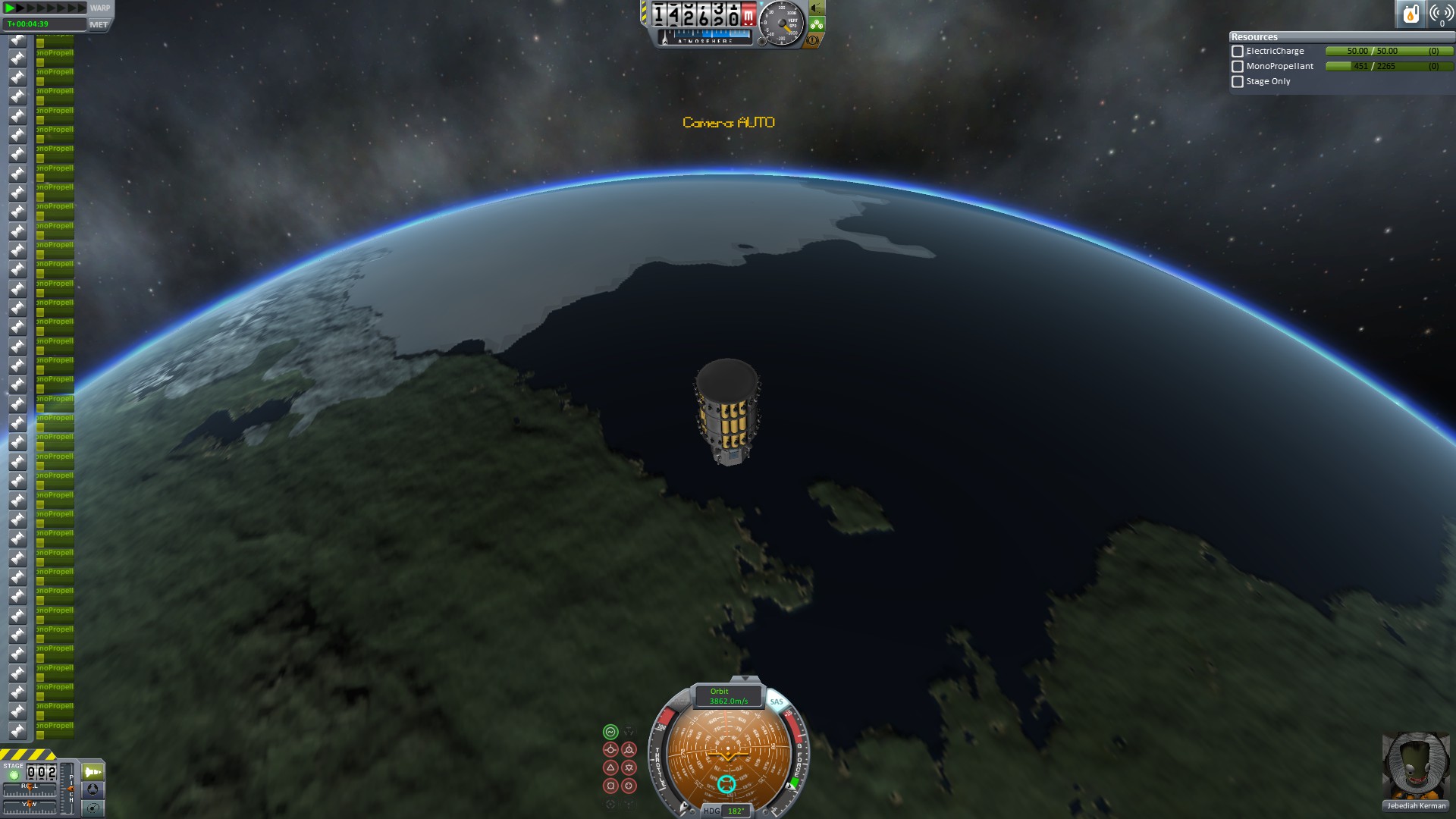Viewport: 1456px width, 819px height.
Task: Click the Orbit speed display to change mode
Action: 728,696
